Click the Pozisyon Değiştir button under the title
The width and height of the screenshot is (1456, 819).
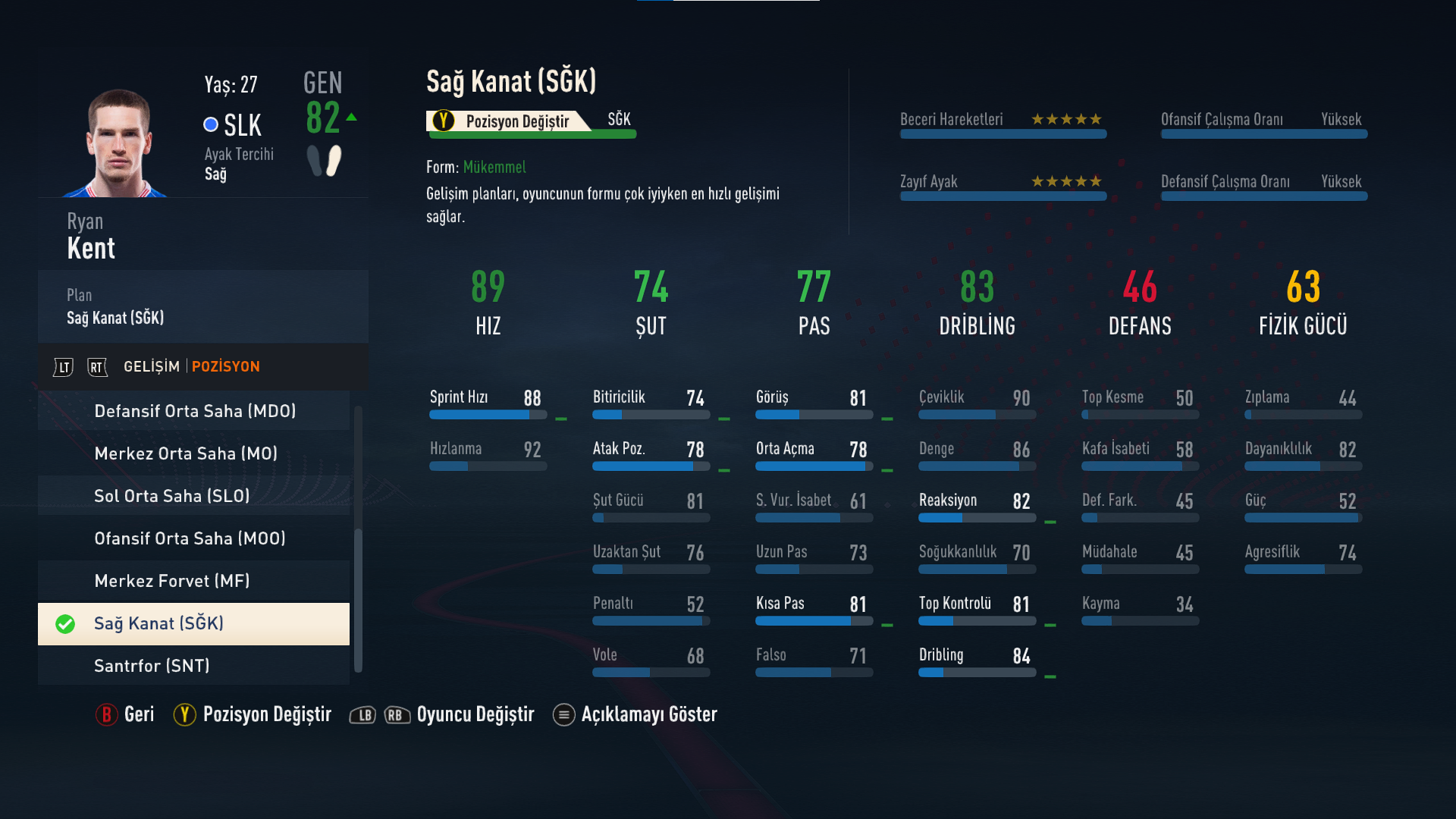[508, 121]
